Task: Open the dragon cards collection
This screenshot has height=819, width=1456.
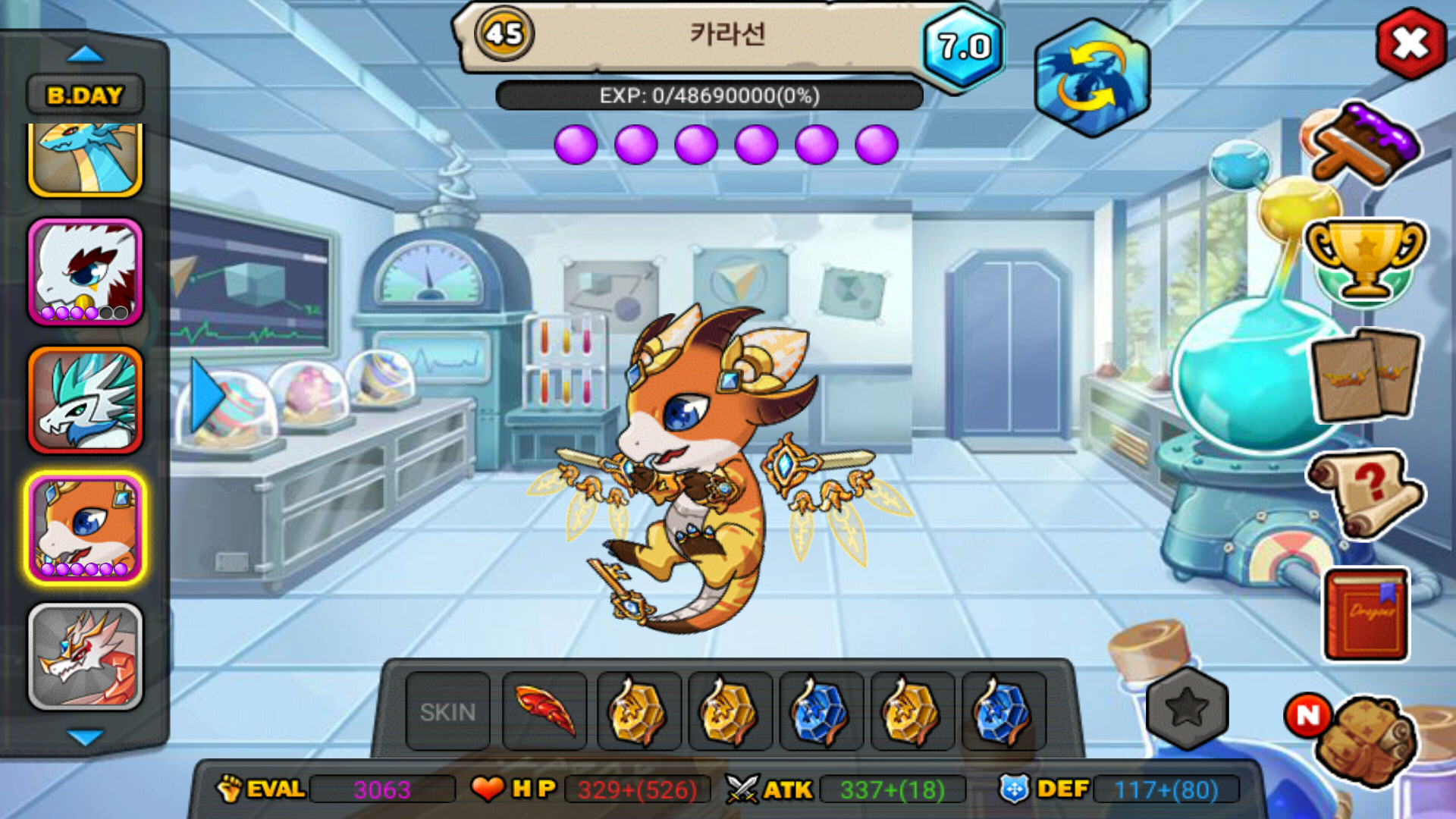Action: [x=1365, y=376]
